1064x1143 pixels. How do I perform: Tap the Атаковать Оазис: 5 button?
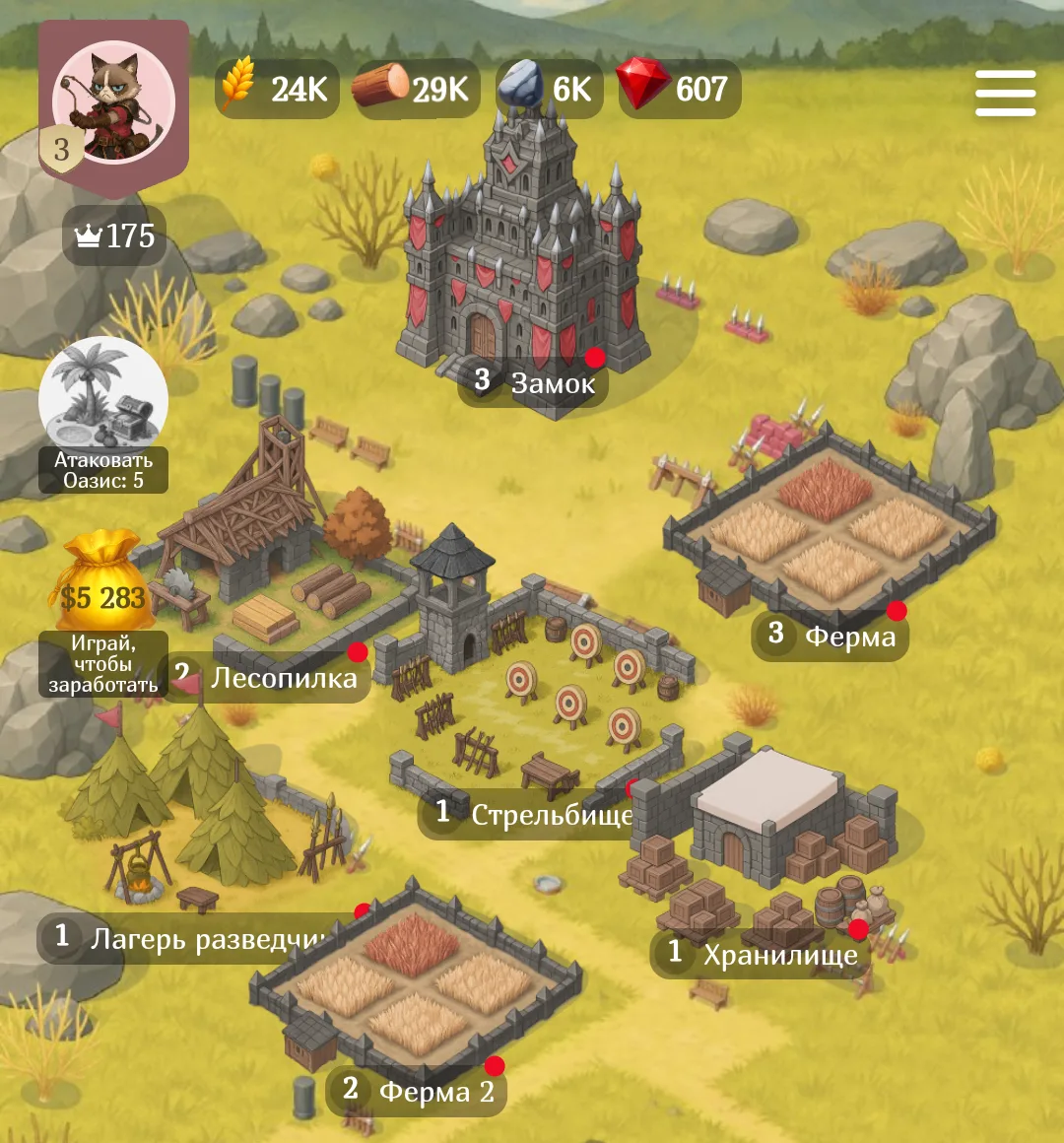[x=103, y=416]
